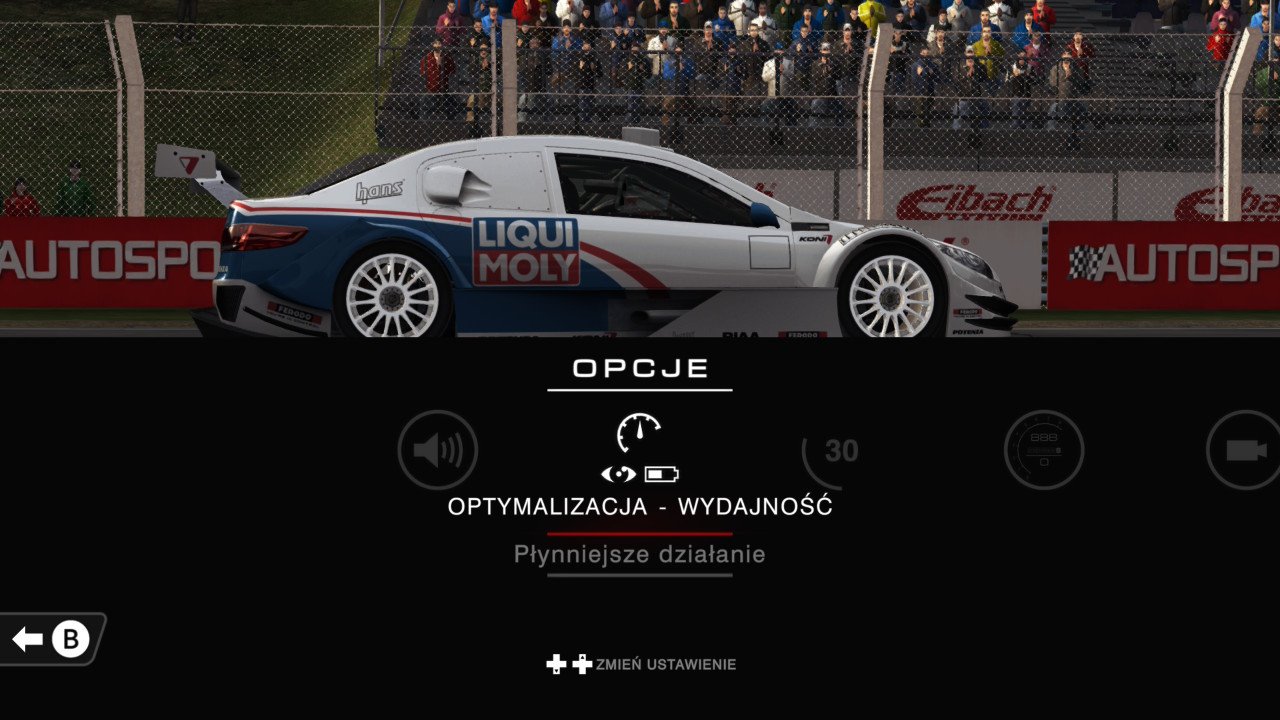Change the Płynniejsze działanie setting value
1280x720 pixels.
tap(640, 554)
